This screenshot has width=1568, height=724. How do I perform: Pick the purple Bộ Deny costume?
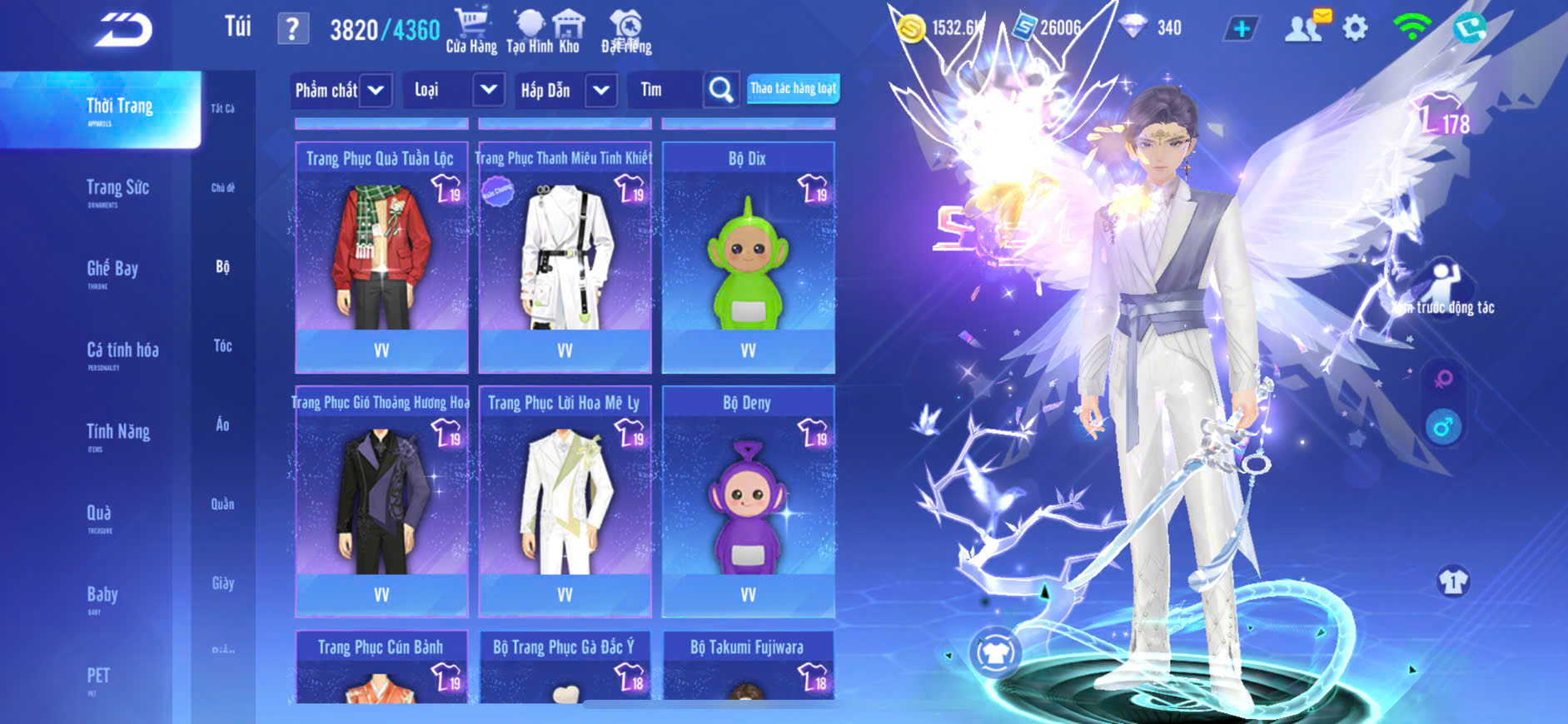748,501
